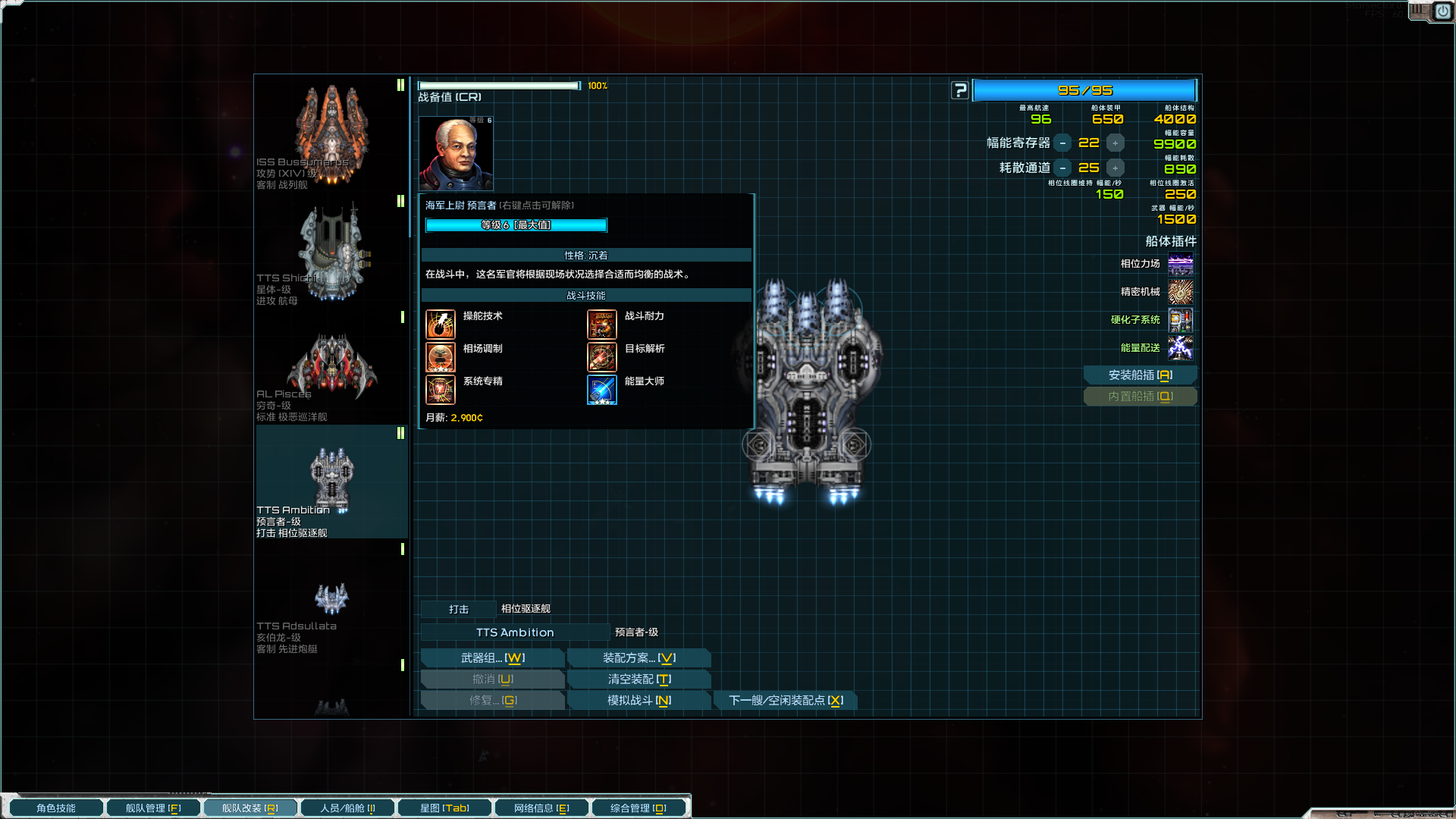This screenshot has width=1456, height=819.
Task: Click 安装船插 to install hull mods
Action: pyautogui.click(x=1140, y=375)
